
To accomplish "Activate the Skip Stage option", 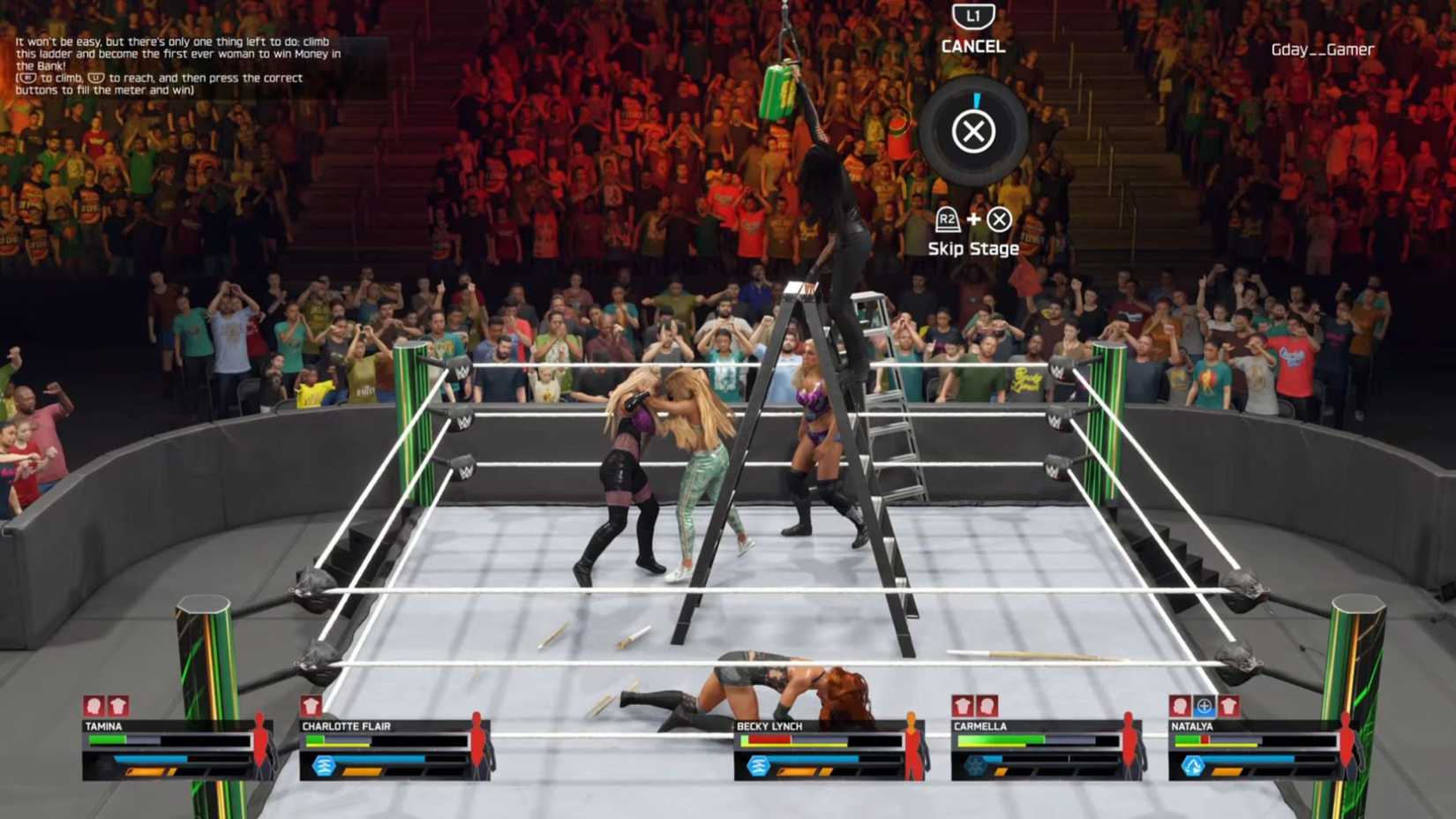I will pyautogui.click(x=974, y=248).
